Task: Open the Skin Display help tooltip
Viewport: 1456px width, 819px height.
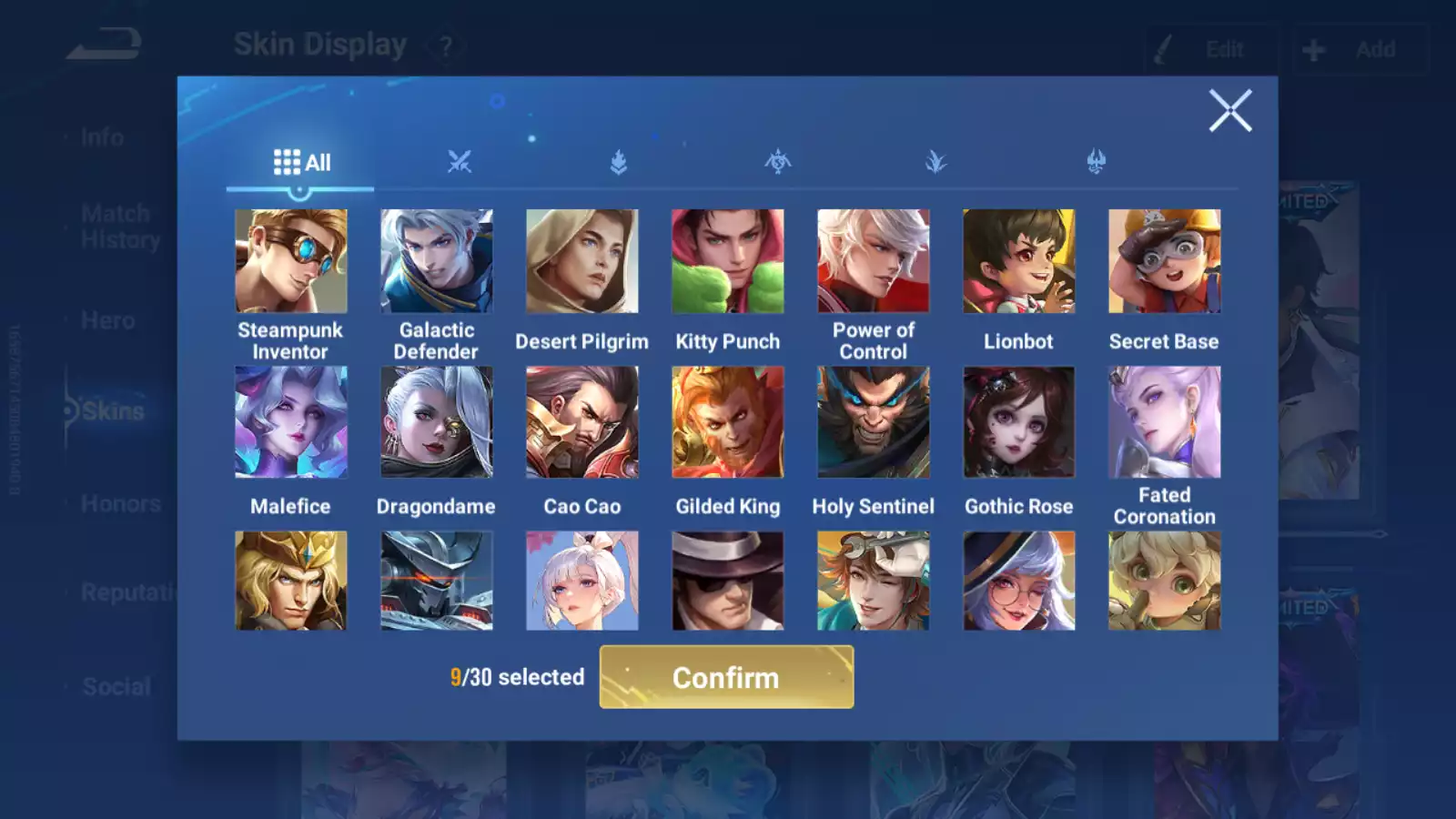Action: (444, 46)
